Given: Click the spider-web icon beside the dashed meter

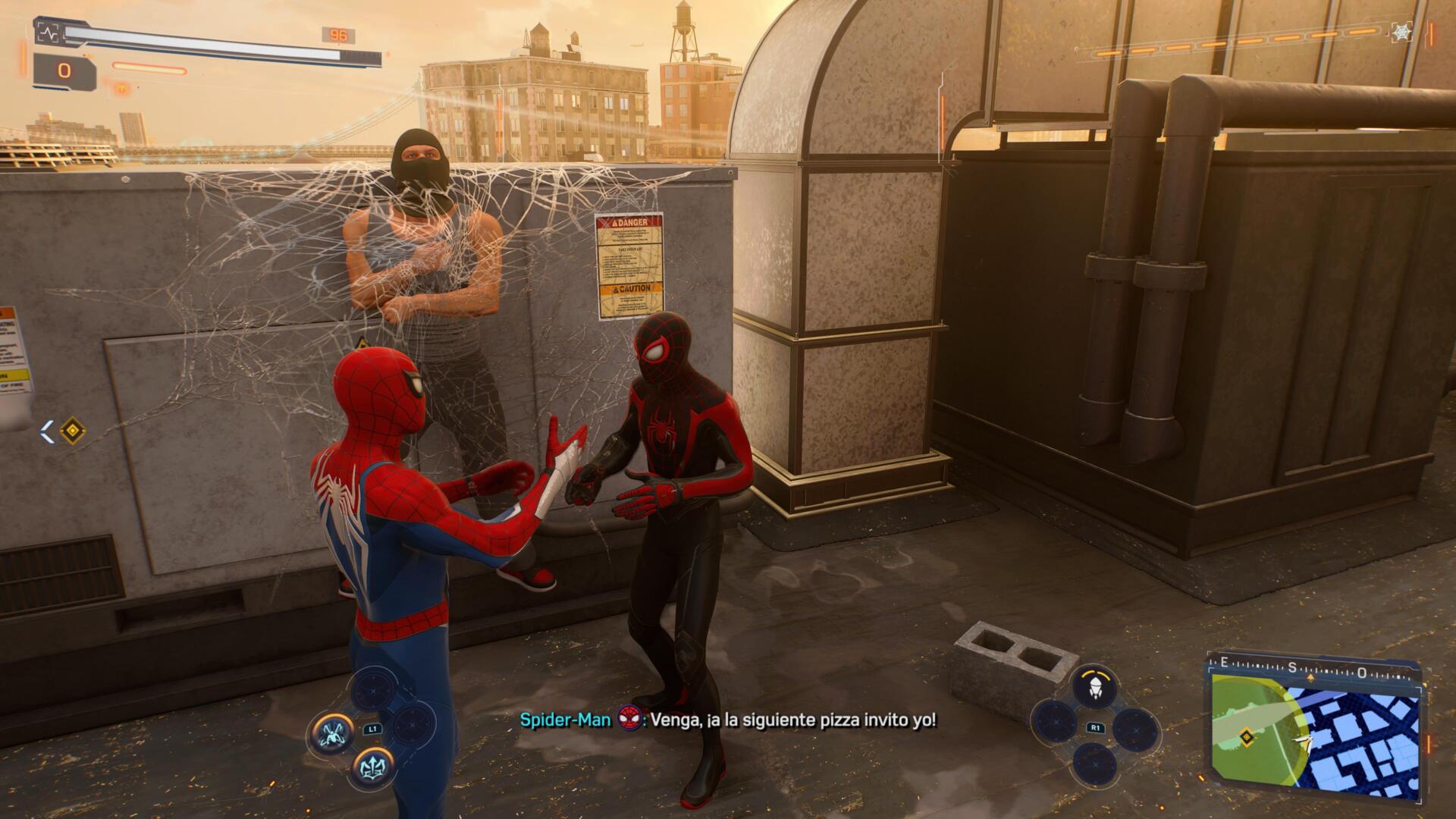Looking at the screenshot, I should [x=1401, y=32].
